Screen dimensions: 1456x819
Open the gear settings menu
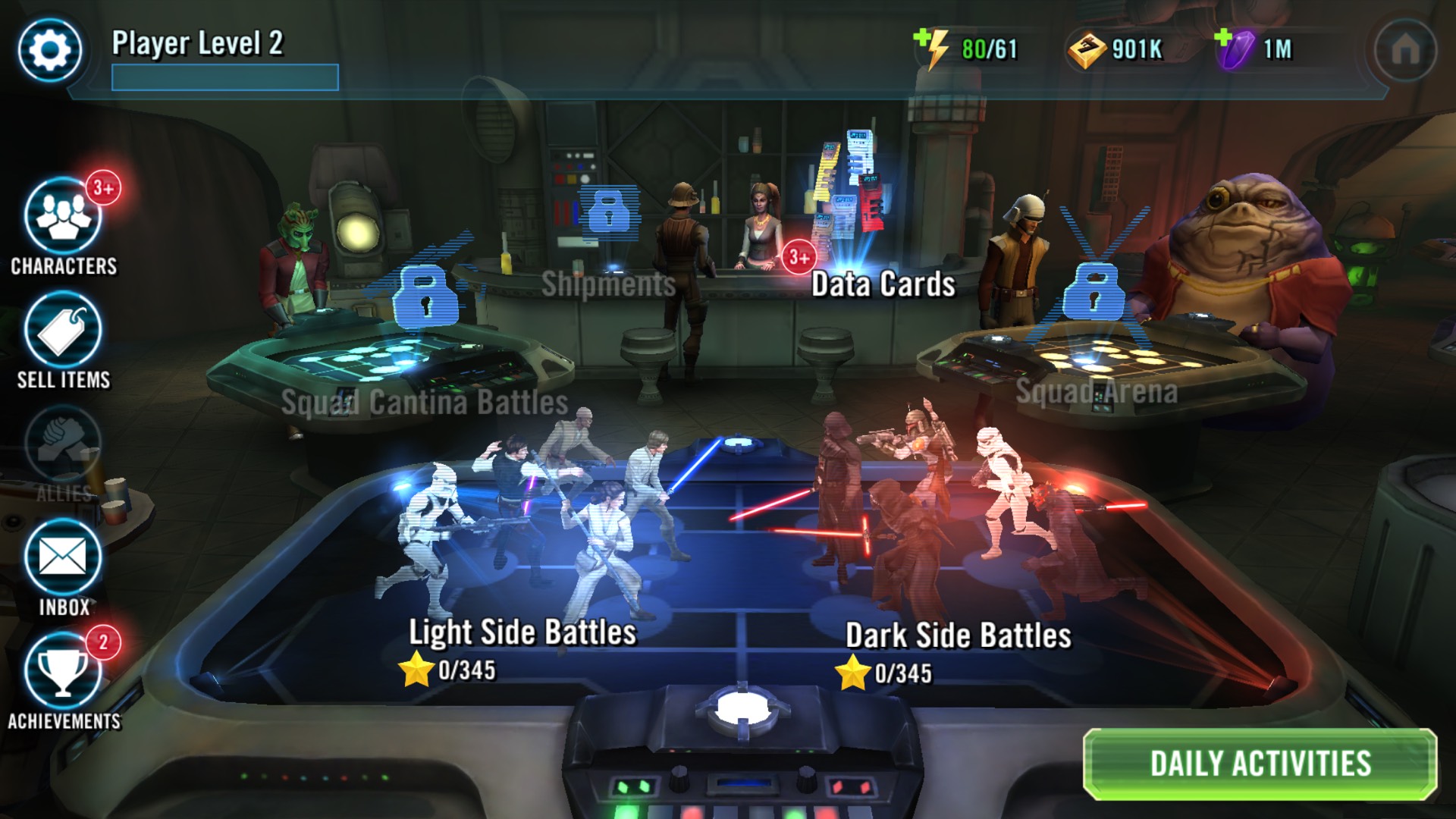pos(50,50)
